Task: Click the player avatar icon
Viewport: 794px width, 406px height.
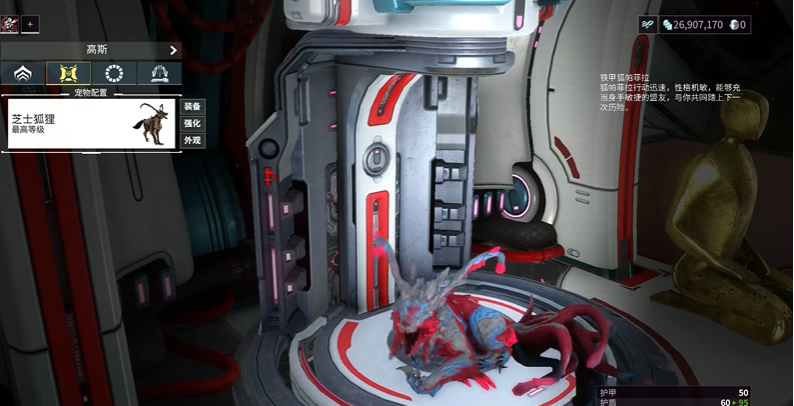Action: point(10,23)
